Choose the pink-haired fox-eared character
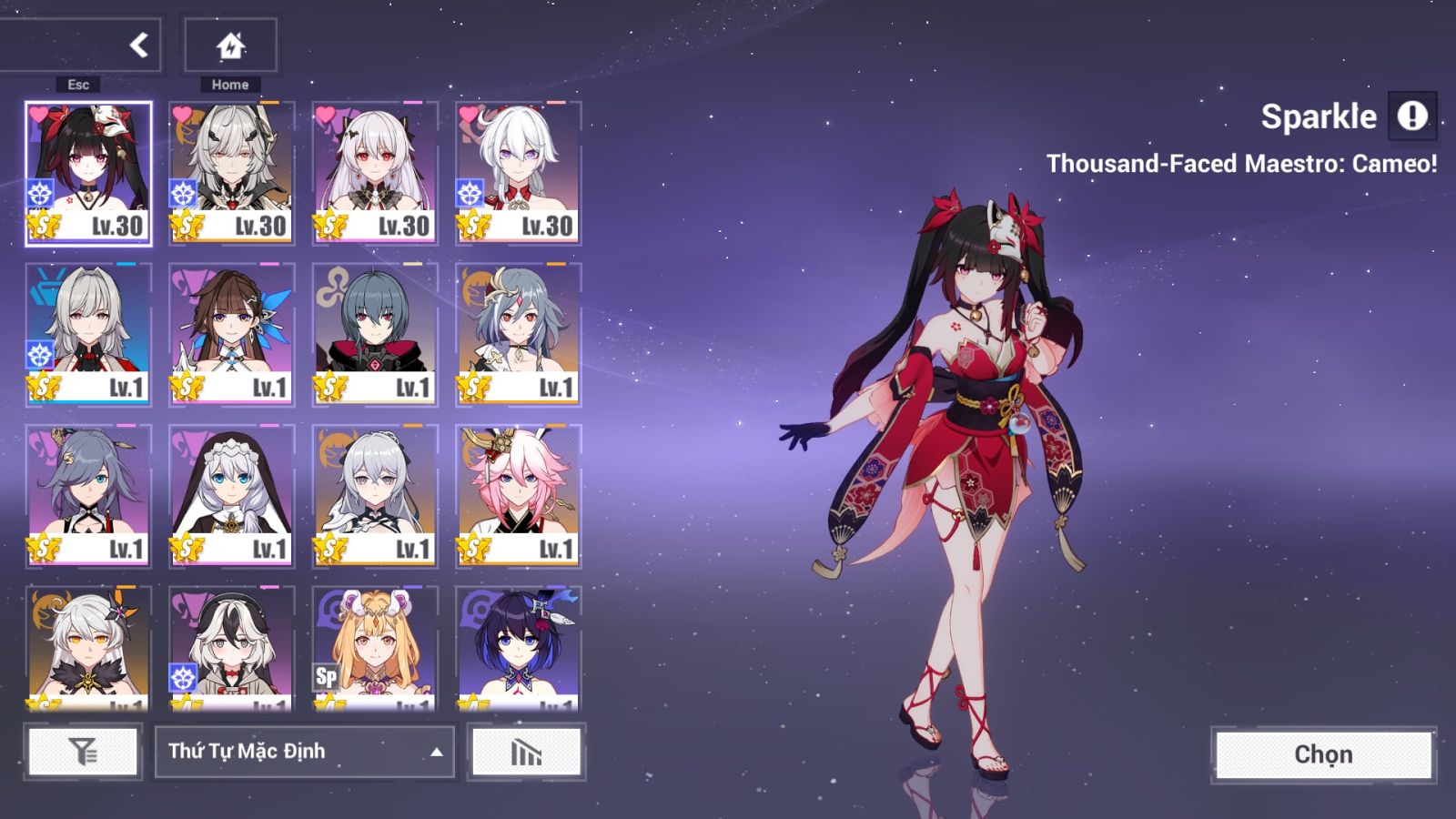Screen dimensions: 1456x819 coord(518,496)
